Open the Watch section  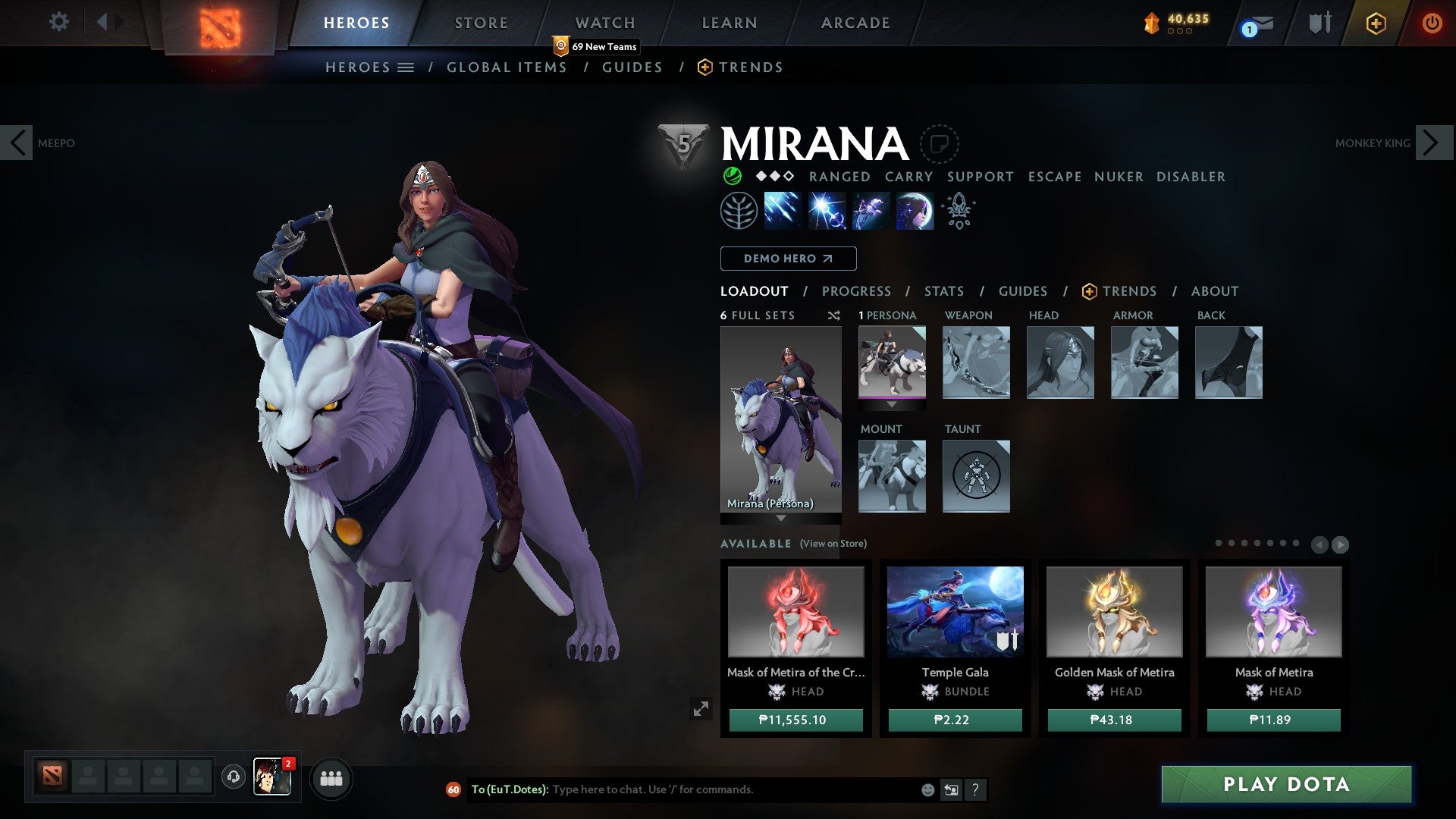pyautogui.click(x=605, y=23)
